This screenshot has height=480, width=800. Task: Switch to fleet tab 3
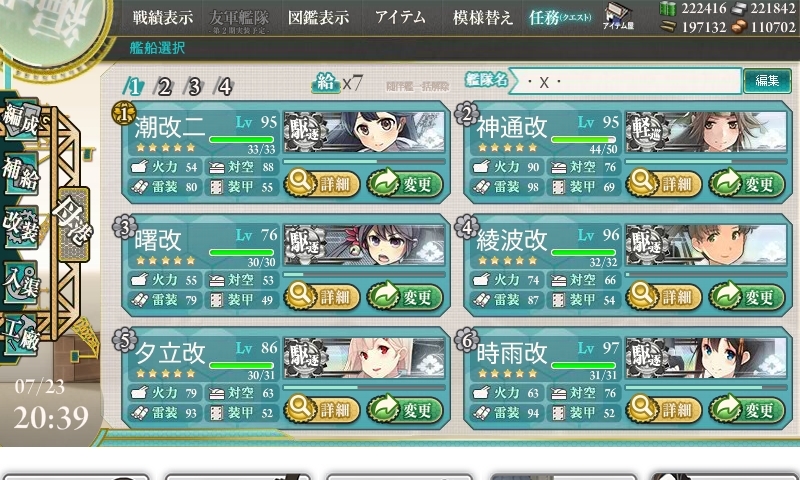[194, 87]
